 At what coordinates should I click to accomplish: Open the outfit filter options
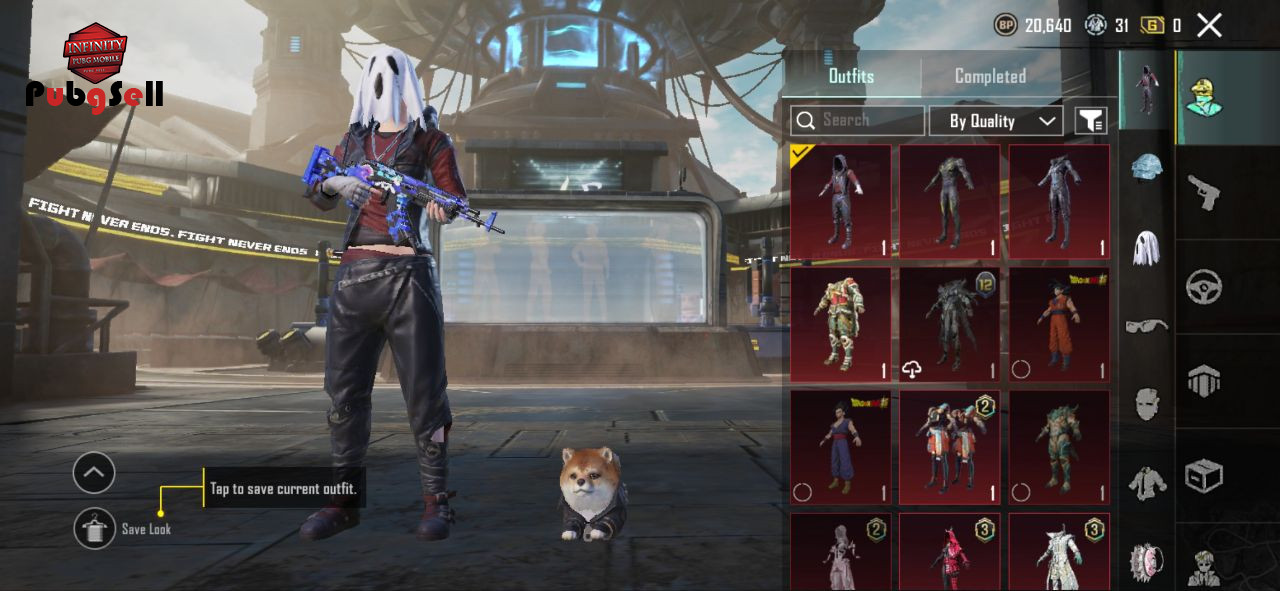(x=1091, y=121)
